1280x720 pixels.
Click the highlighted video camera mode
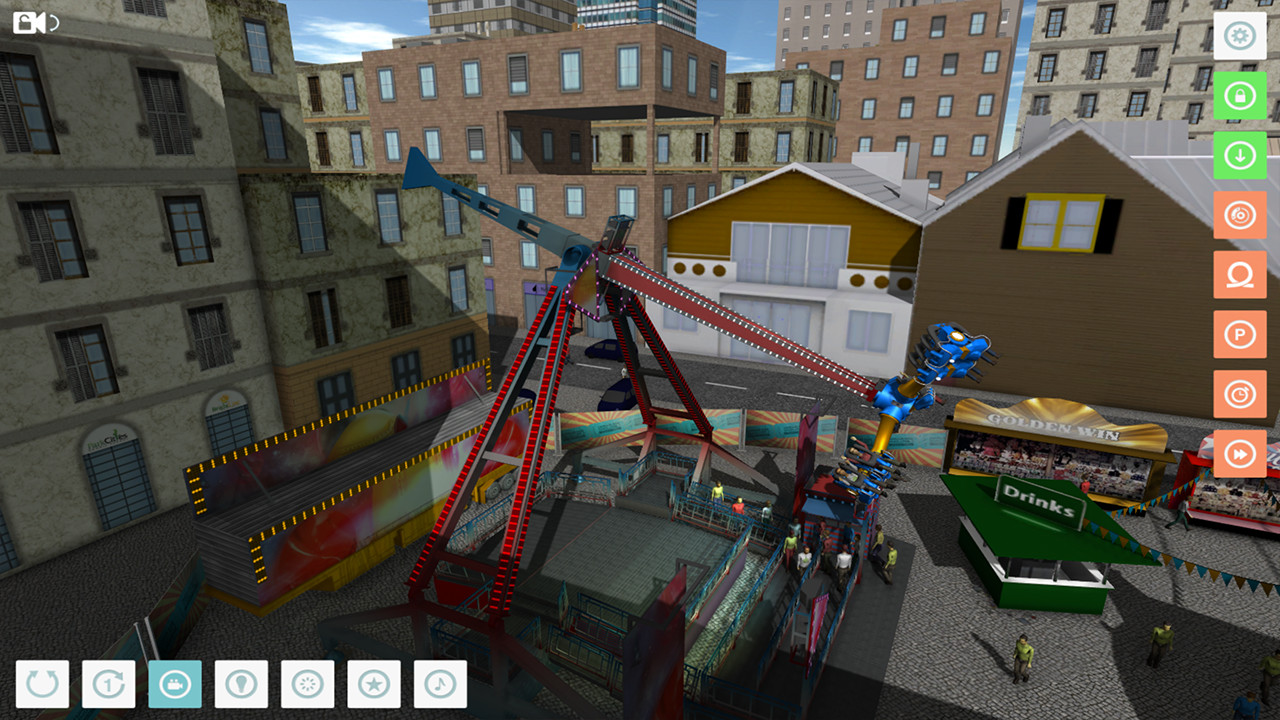(174, 684)
